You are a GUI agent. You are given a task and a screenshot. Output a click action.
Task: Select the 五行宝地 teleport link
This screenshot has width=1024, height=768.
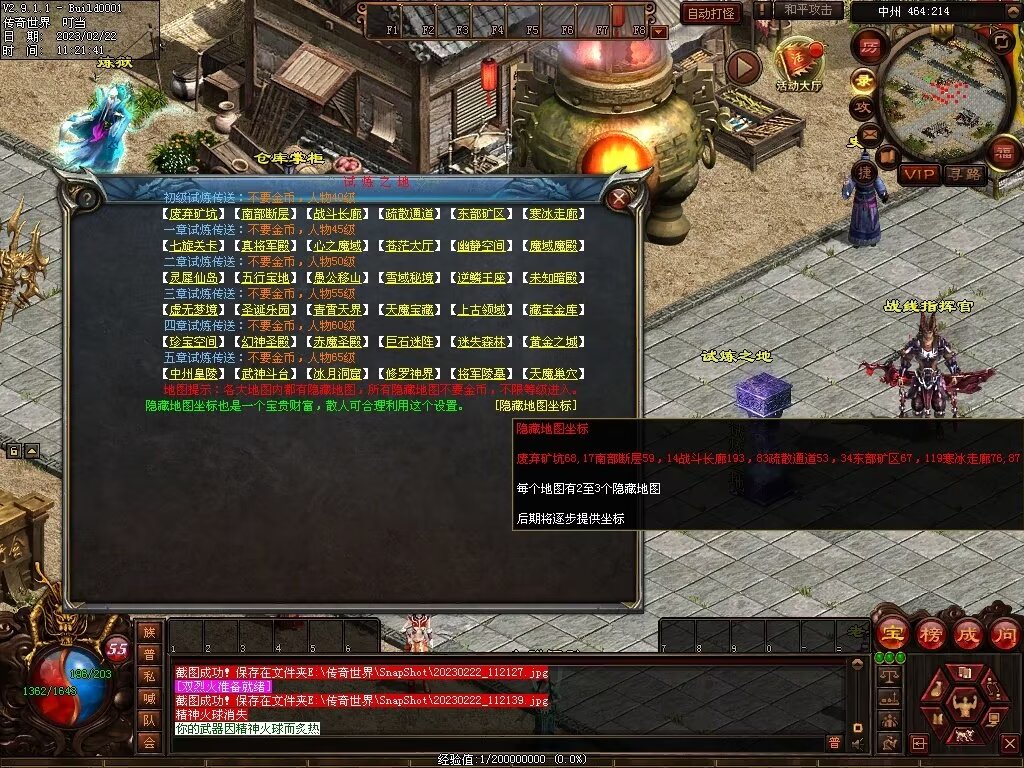click(x=267, y=278)
